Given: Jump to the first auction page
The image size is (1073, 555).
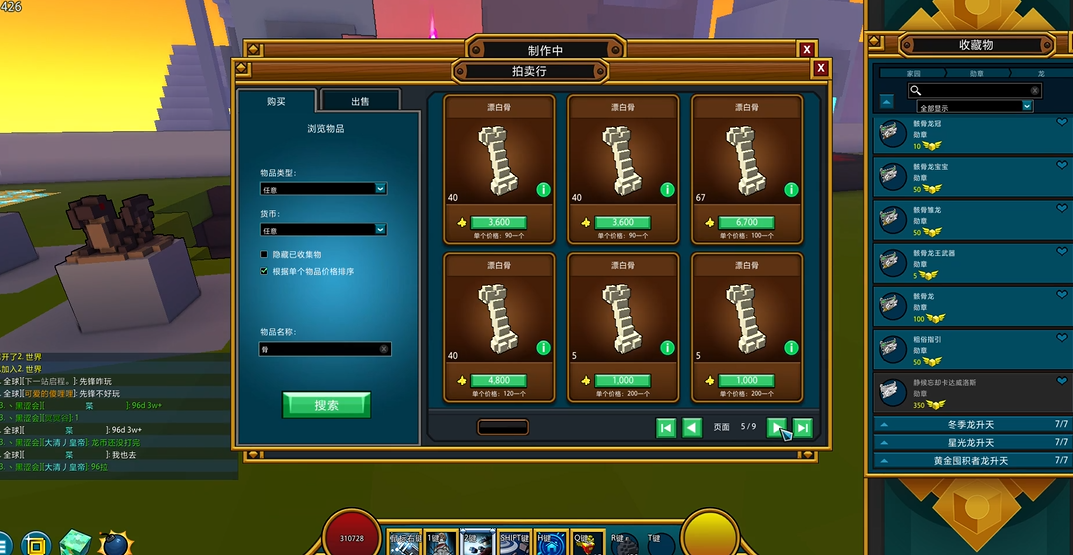Looking at the screenshot, I should click(666, 427).
